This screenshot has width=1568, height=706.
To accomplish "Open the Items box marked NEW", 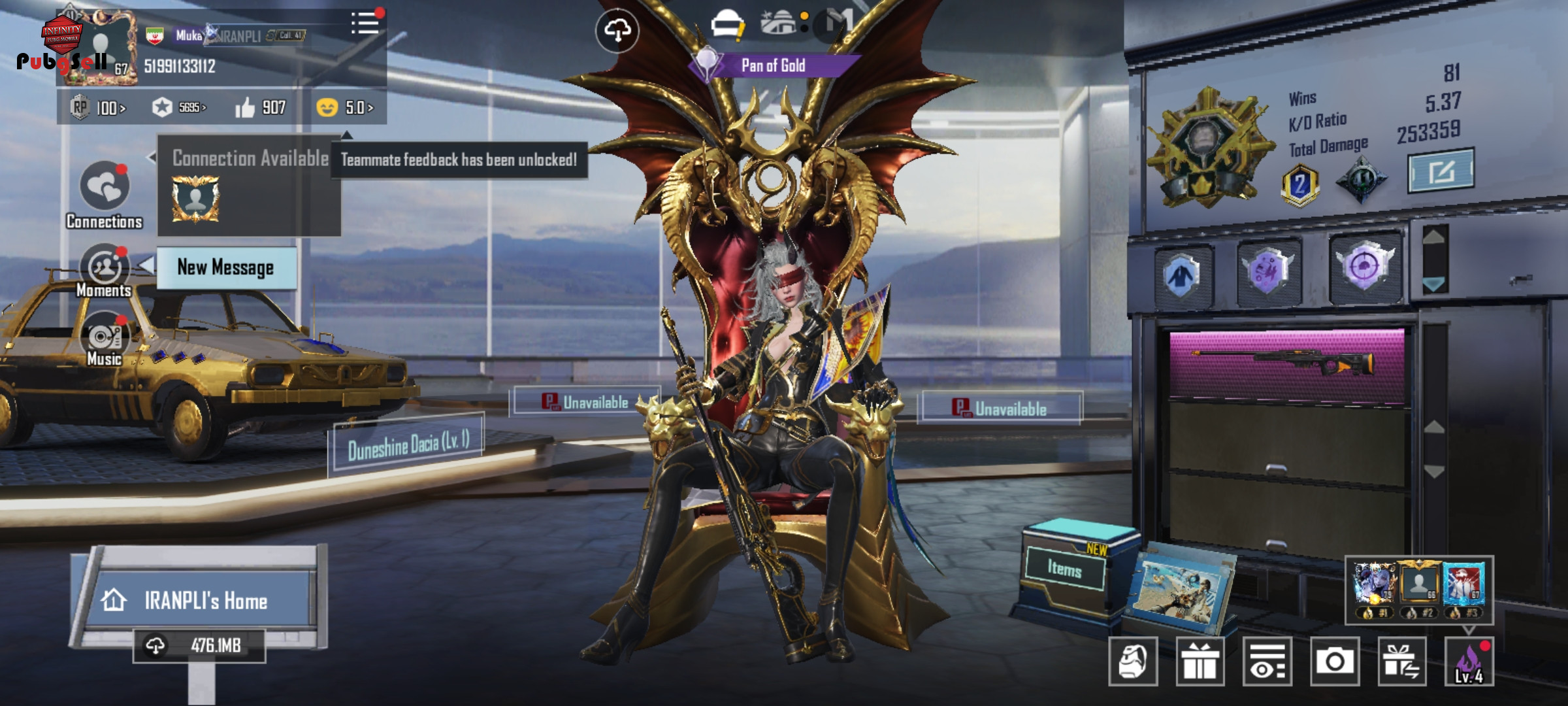I will pos(1066,569).
